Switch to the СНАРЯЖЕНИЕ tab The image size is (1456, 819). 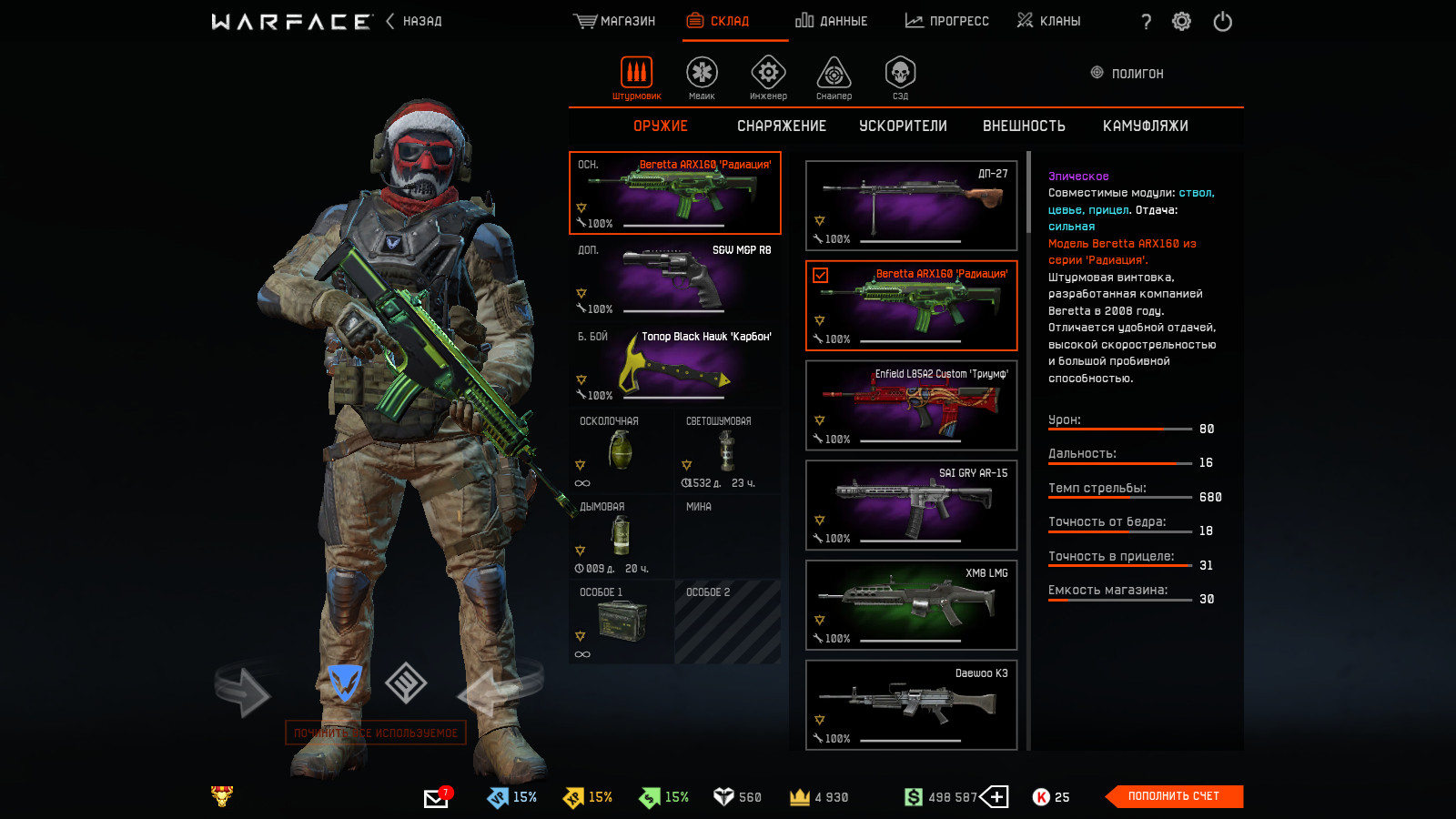pyautogui.click(x=782, y=126)
